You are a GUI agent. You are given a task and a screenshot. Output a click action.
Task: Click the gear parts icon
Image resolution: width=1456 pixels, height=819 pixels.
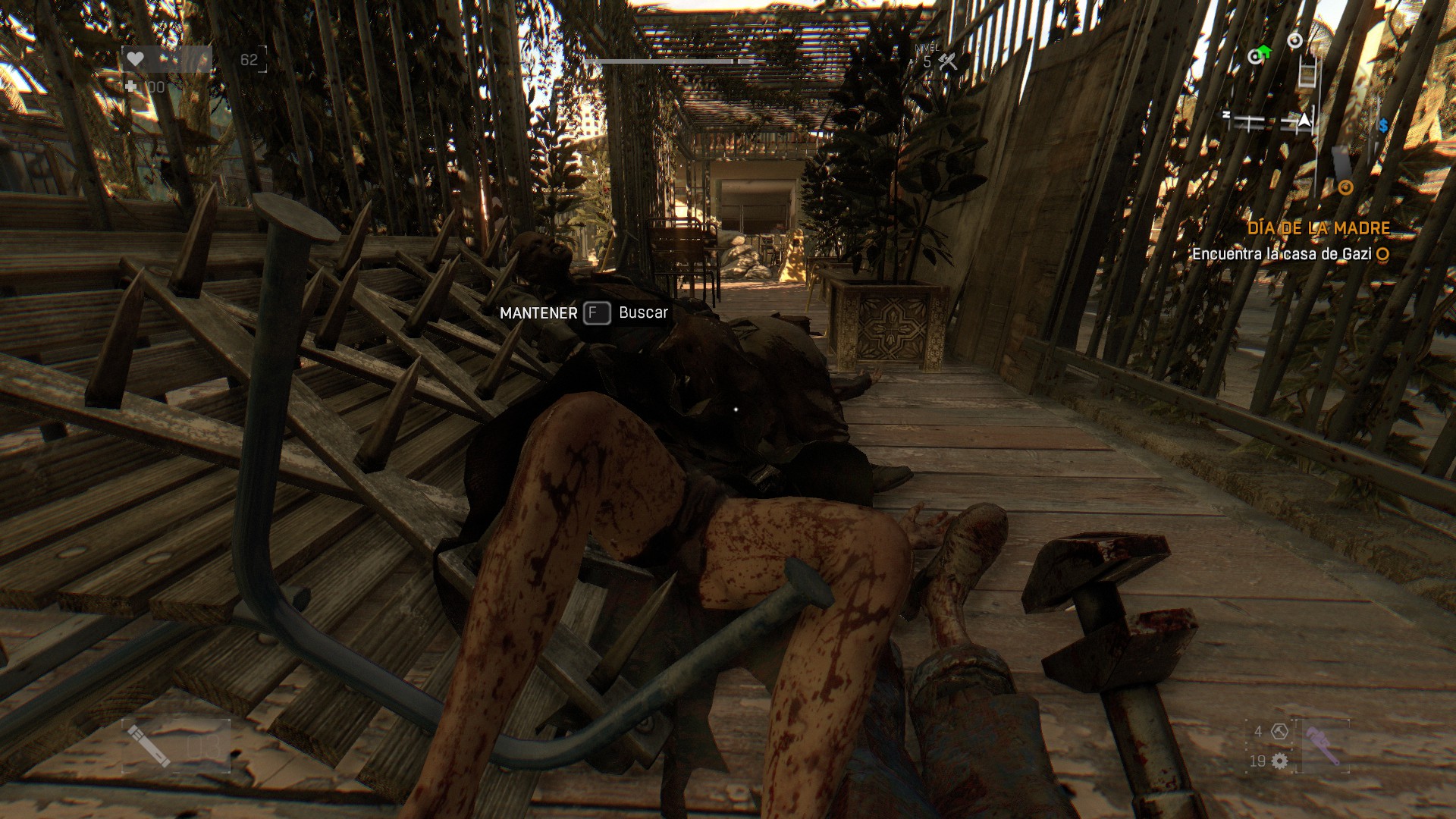click(x=1280, y=761)
